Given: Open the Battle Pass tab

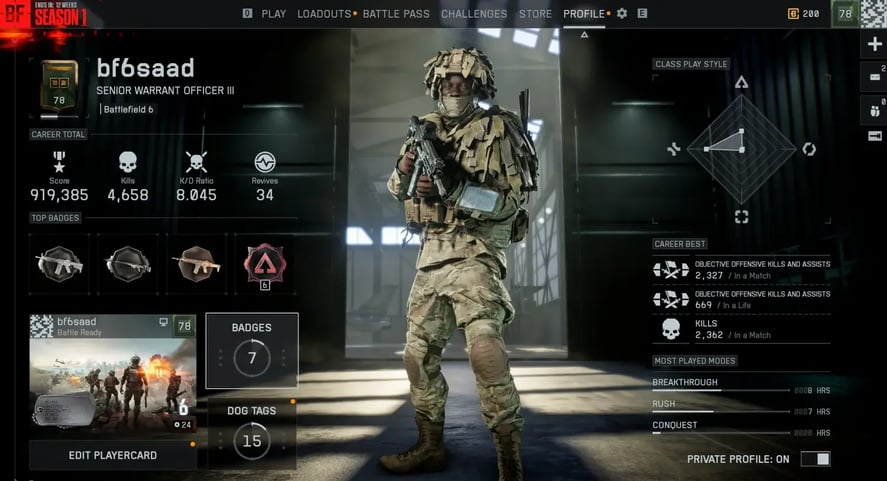Looking at the screenshot, I should point(396,14).
